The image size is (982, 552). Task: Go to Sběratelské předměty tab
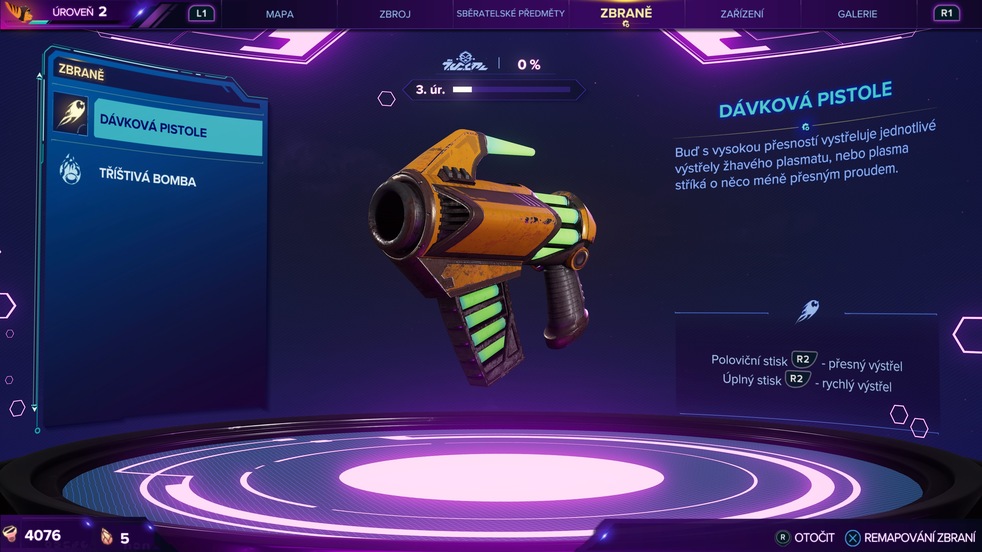pyautogui.click(x=510, y=14)
